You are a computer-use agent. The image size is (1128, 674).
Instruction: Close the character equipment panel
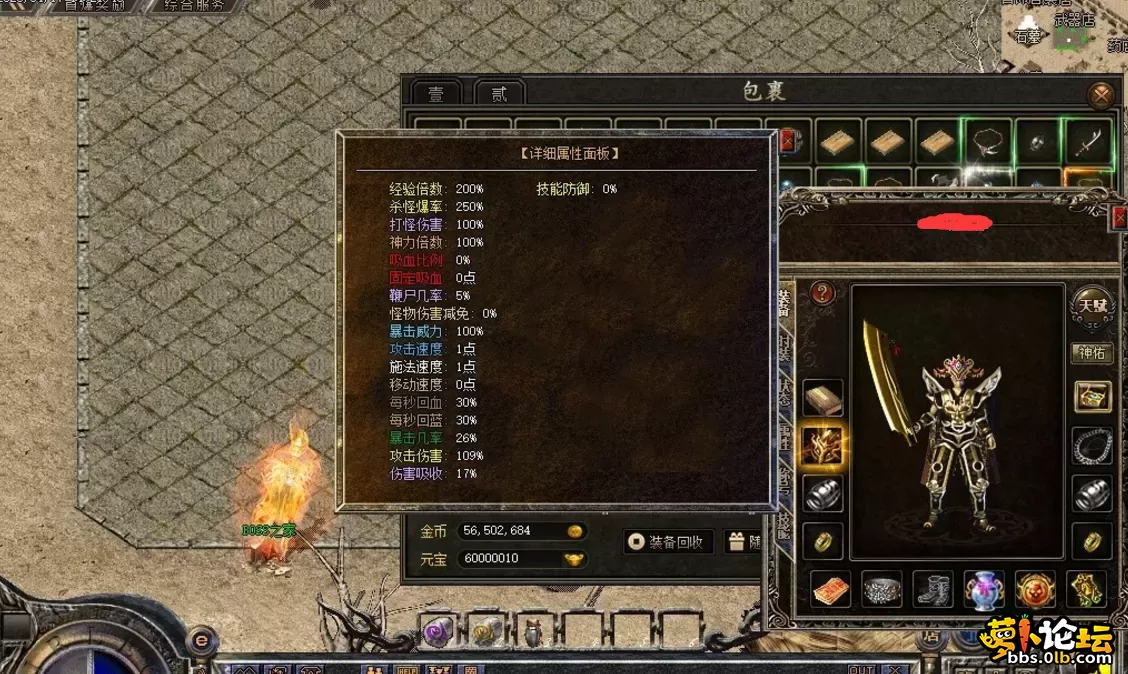1120,215
